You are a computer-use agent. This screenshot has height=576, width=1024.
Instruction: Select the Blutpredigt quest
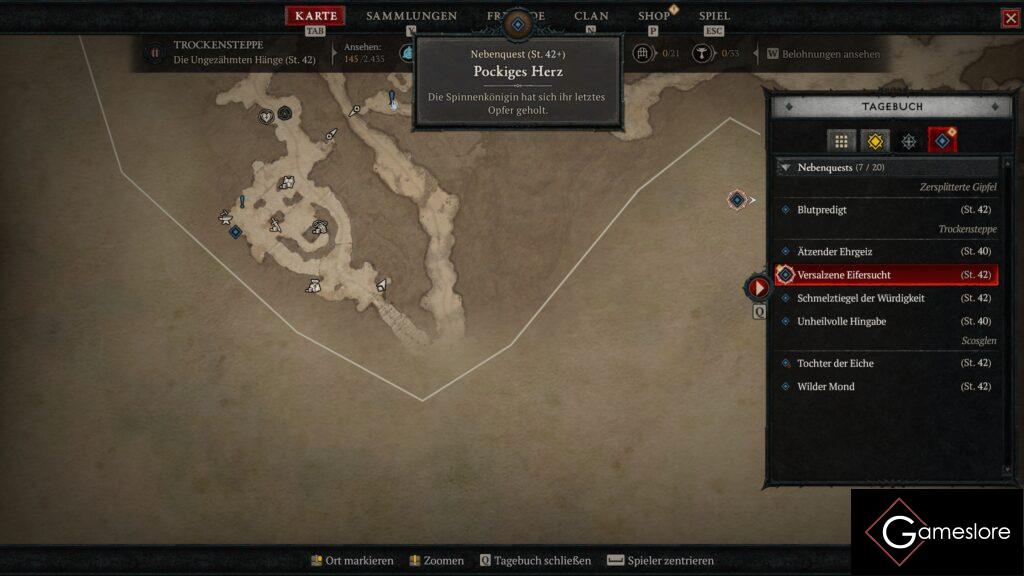(822, 210)
